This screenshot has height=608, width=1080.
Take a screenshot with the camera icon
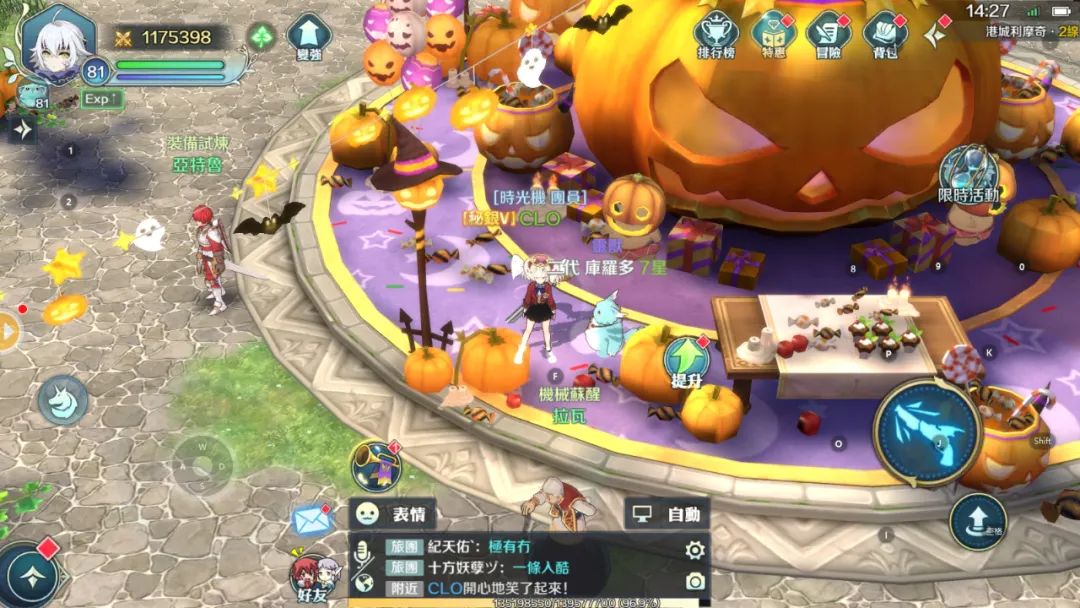pyautogui.click(x=694, y=581)
